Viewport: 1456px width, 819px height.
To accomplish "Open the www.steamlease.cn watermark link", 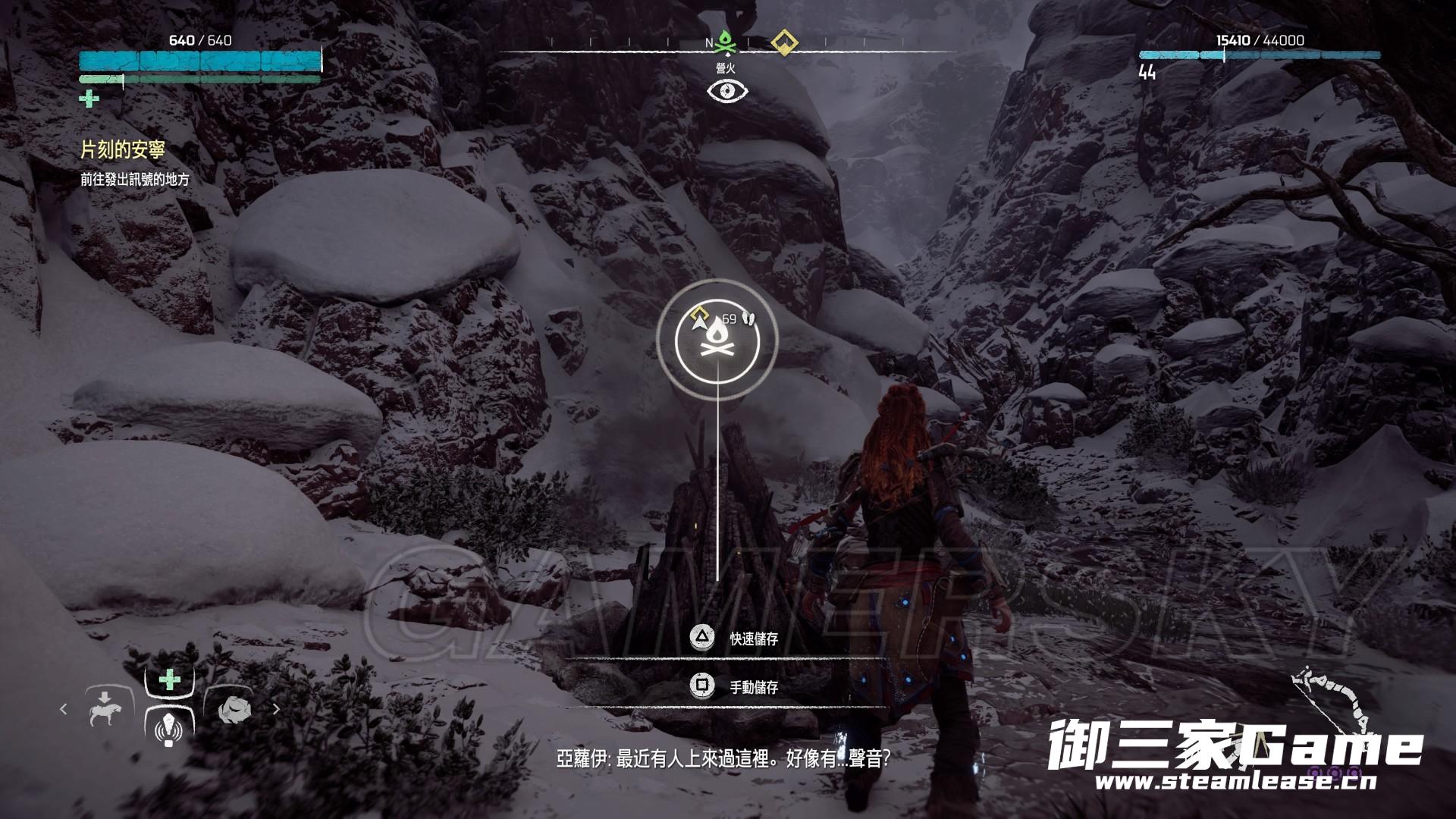I will 1235,783.
